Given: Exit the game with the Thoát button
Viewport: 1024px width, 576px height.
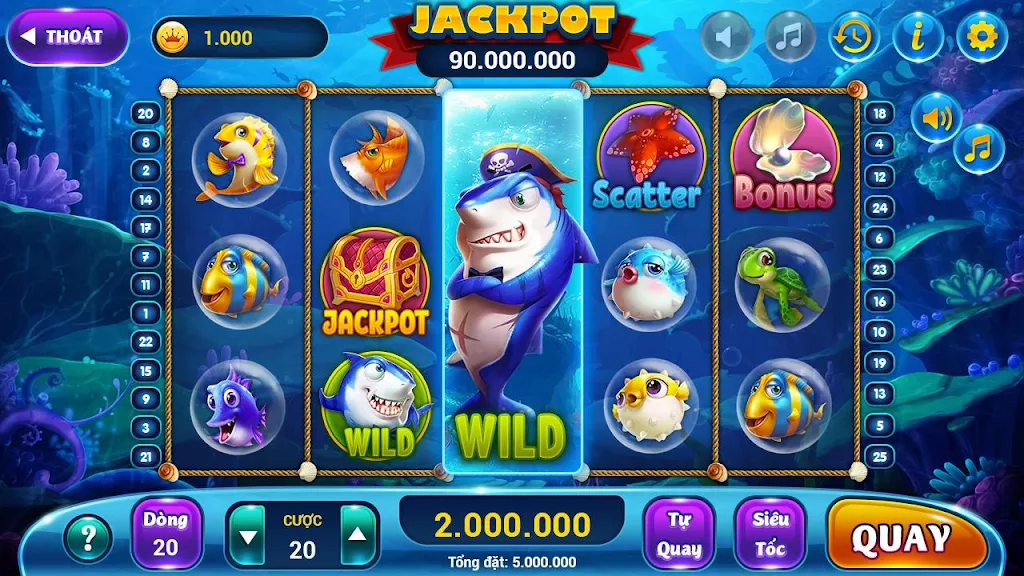Looking at the screenshot, I should tap(67, 37).
